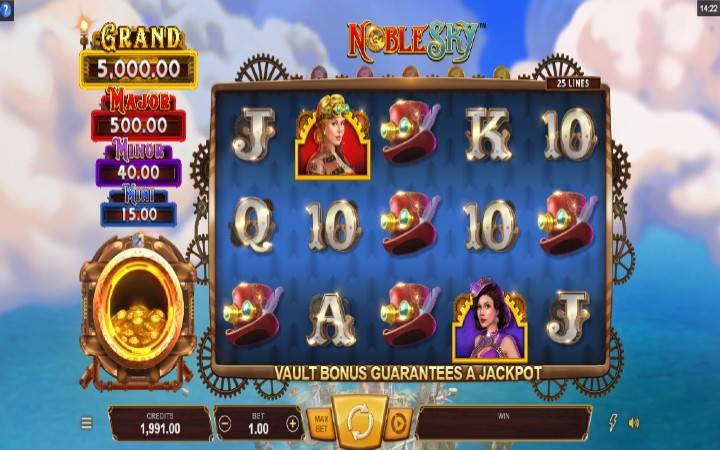Increase the bet with the plus button
Screen dimensions: 720x450
point(292,423)
